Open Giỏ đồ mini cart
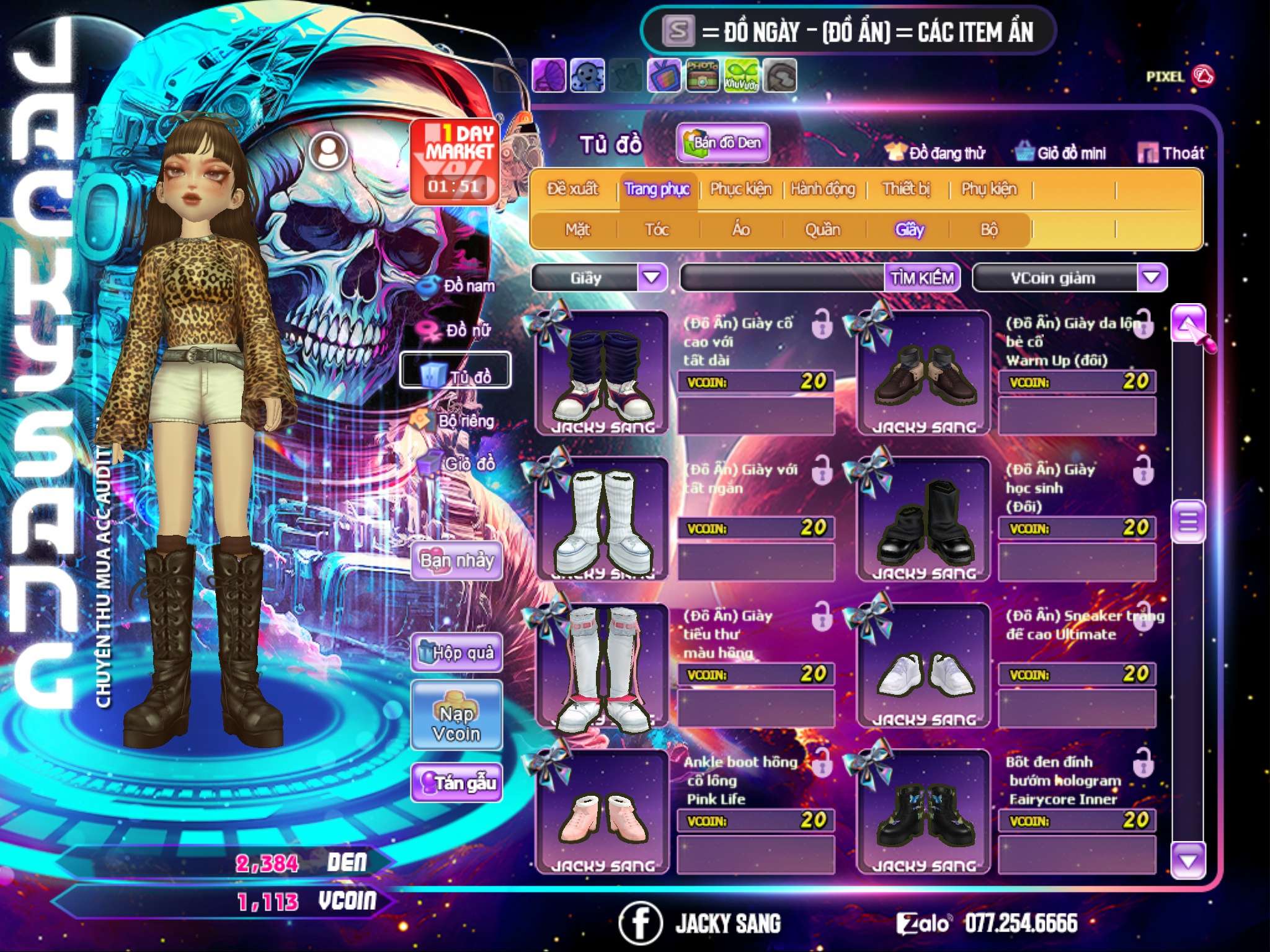 [x=1061, y=153]
